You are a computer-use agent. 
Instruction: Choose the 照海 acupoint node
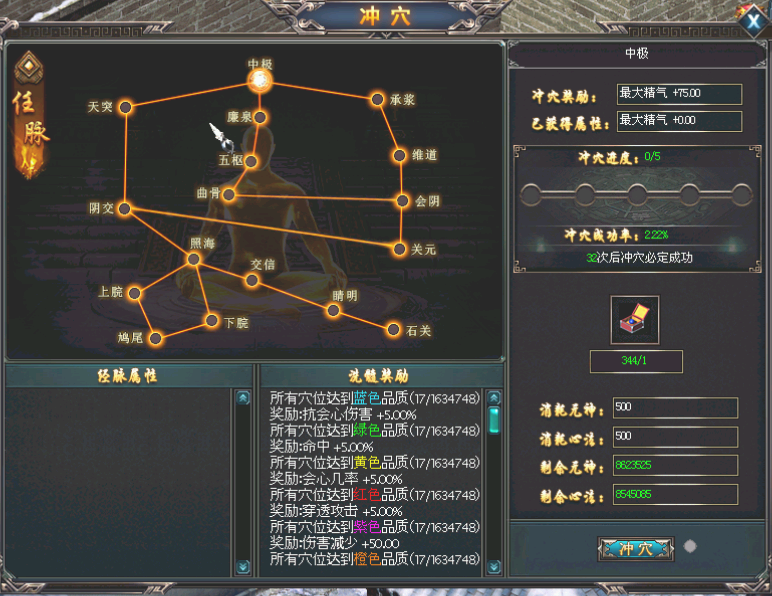(x=194, y=259)
